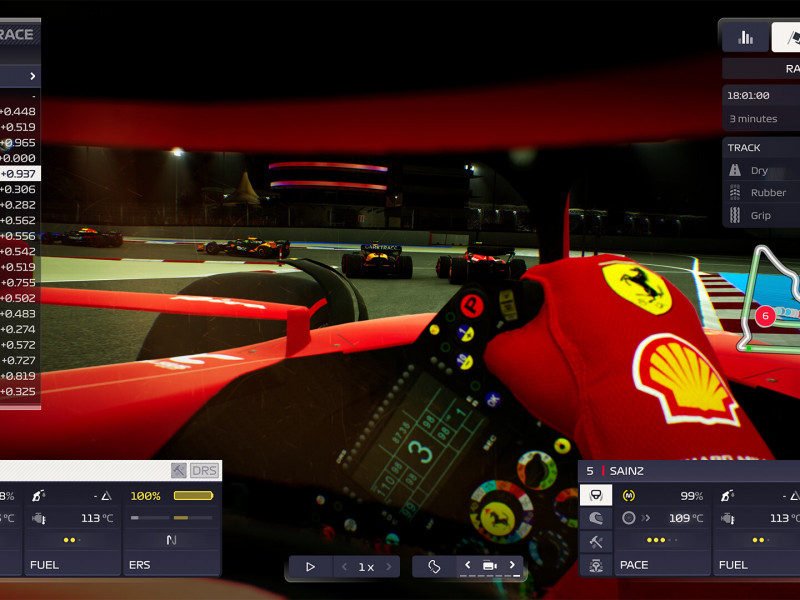Decrease the simulation speed with the left arrow
Viewport: 800px width, 600px height.
coord(344,566)
